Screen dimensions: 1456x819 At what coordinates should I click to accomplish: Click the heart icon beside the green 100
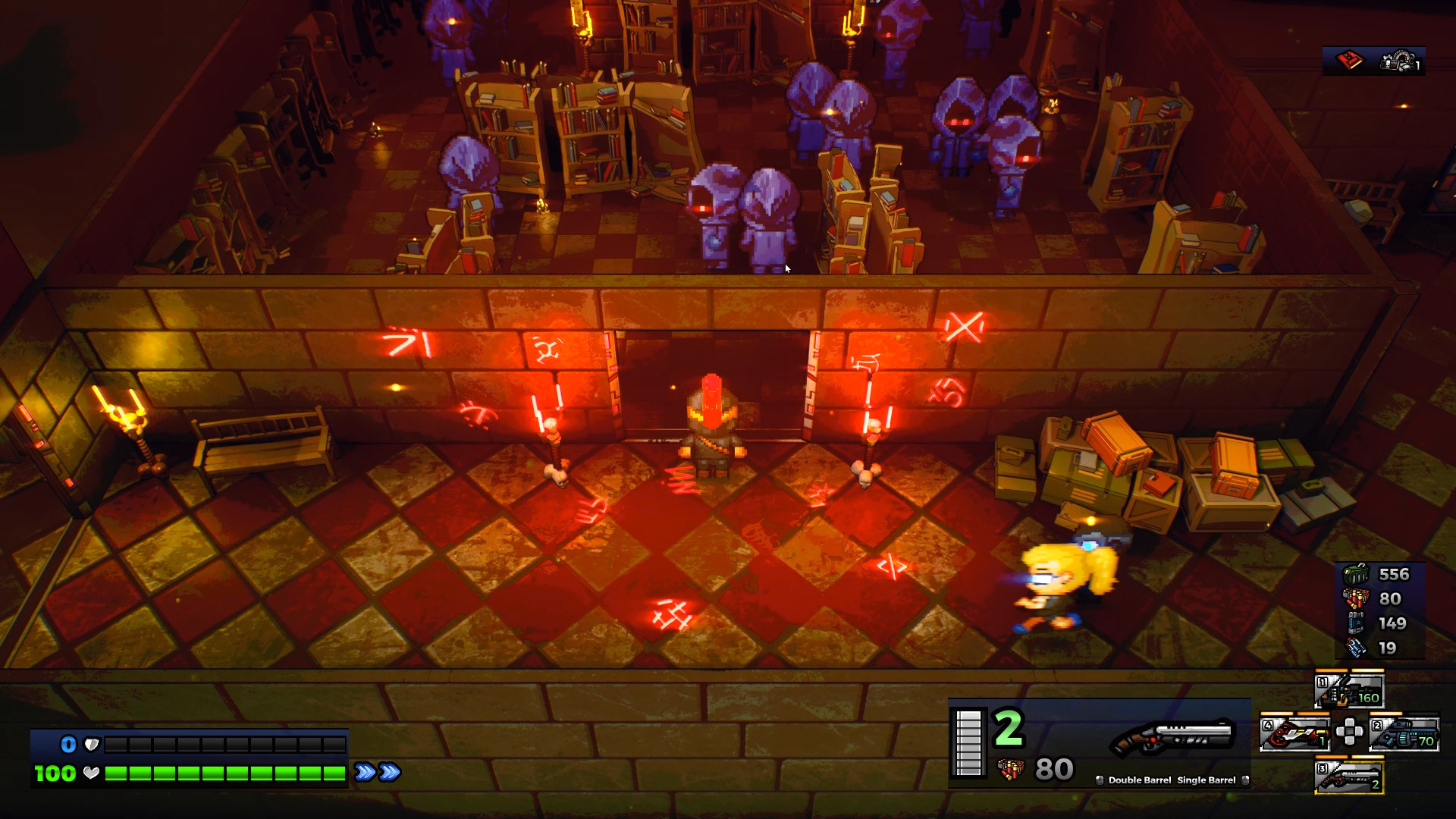pyautogui.click(x=91, y=774)
